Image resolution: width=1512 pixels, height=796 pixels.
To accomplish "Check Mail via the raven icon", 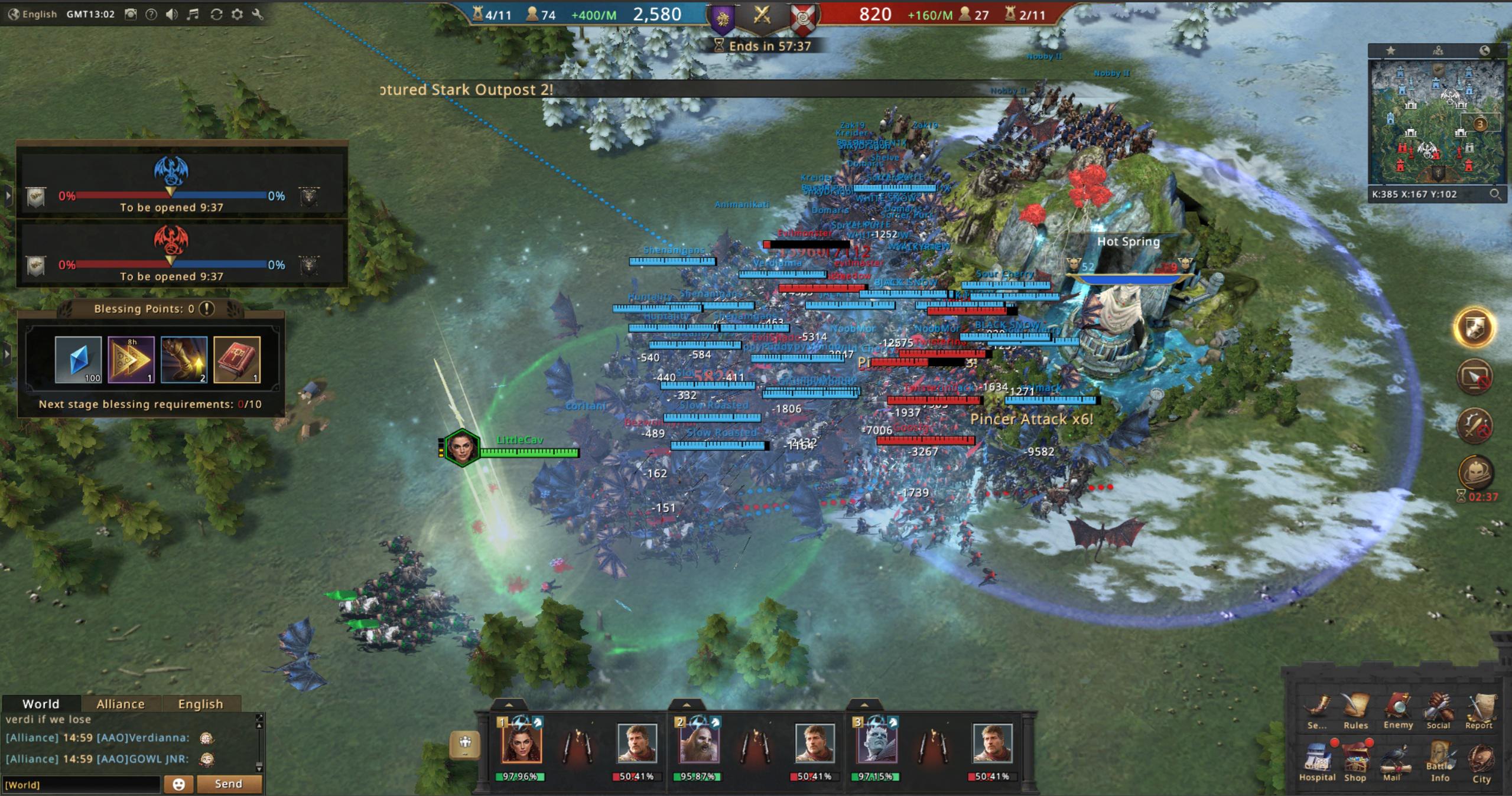I will pyautogui.click(x=1394, y=762).
